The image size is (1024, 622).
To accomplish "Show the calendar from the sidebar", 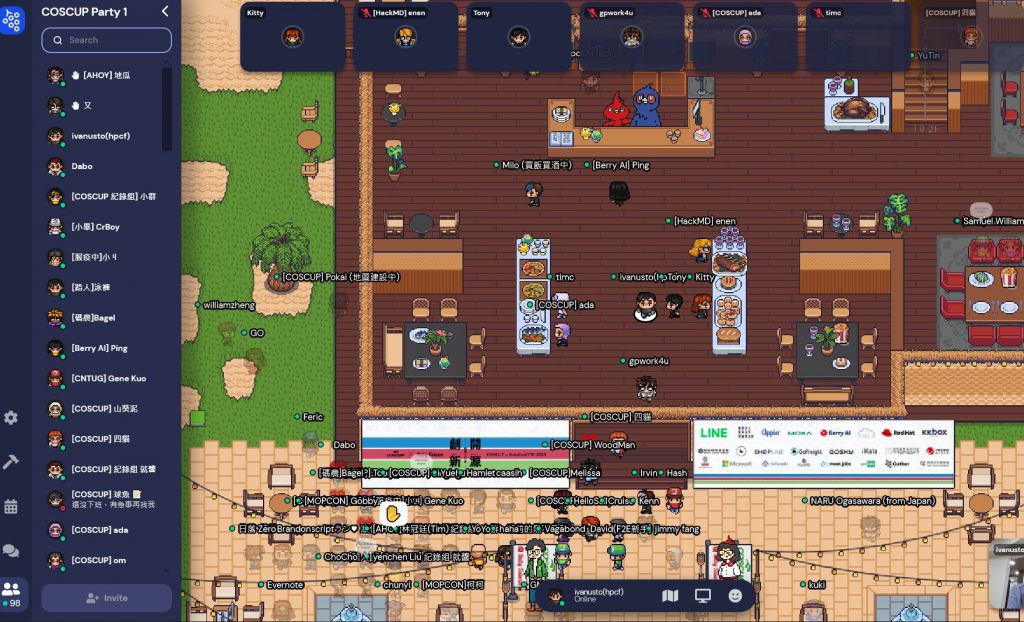I will click(x=11, y=506).
